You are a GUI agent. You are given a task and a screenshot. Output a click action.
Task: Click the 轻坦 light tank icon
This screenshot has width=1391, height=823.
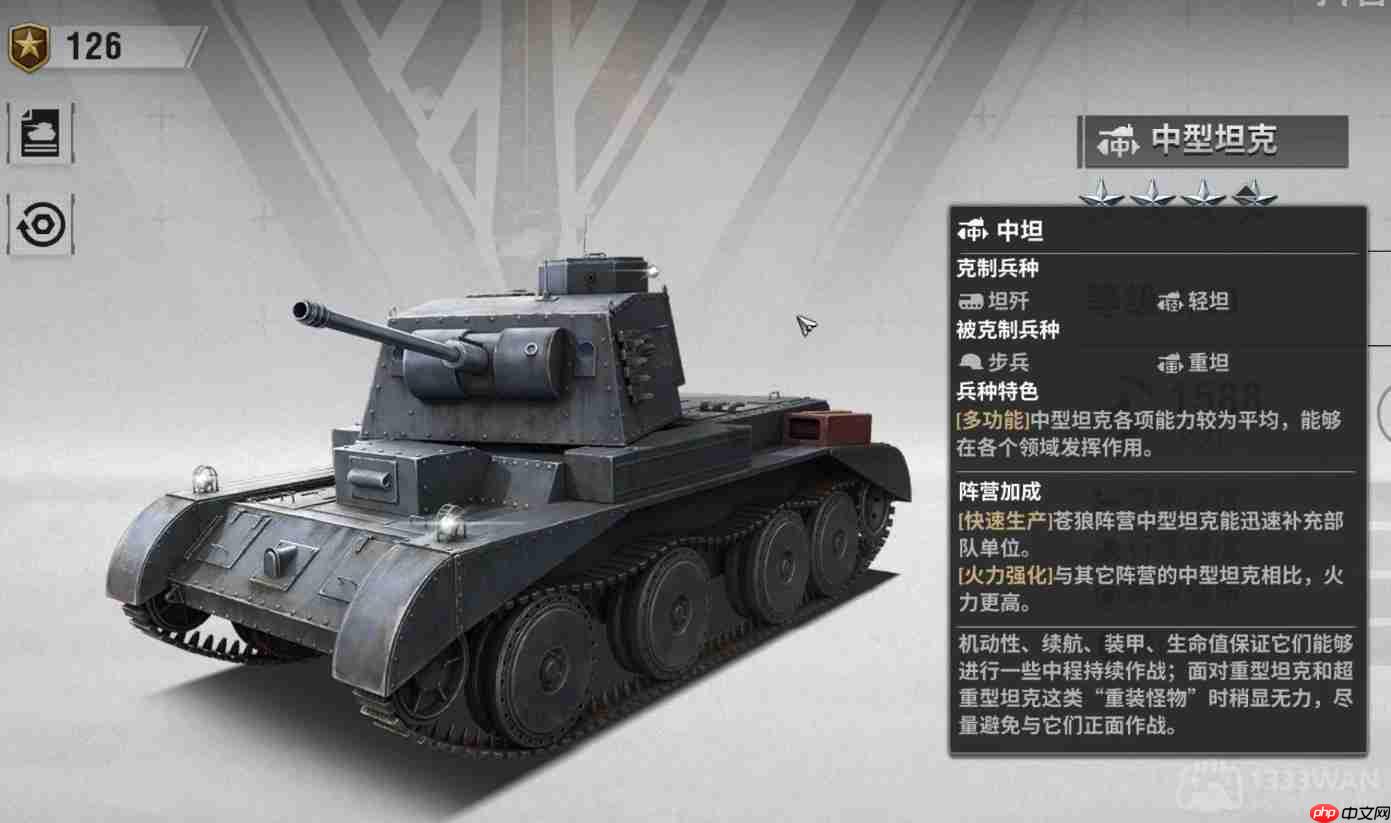(1172, 301)
